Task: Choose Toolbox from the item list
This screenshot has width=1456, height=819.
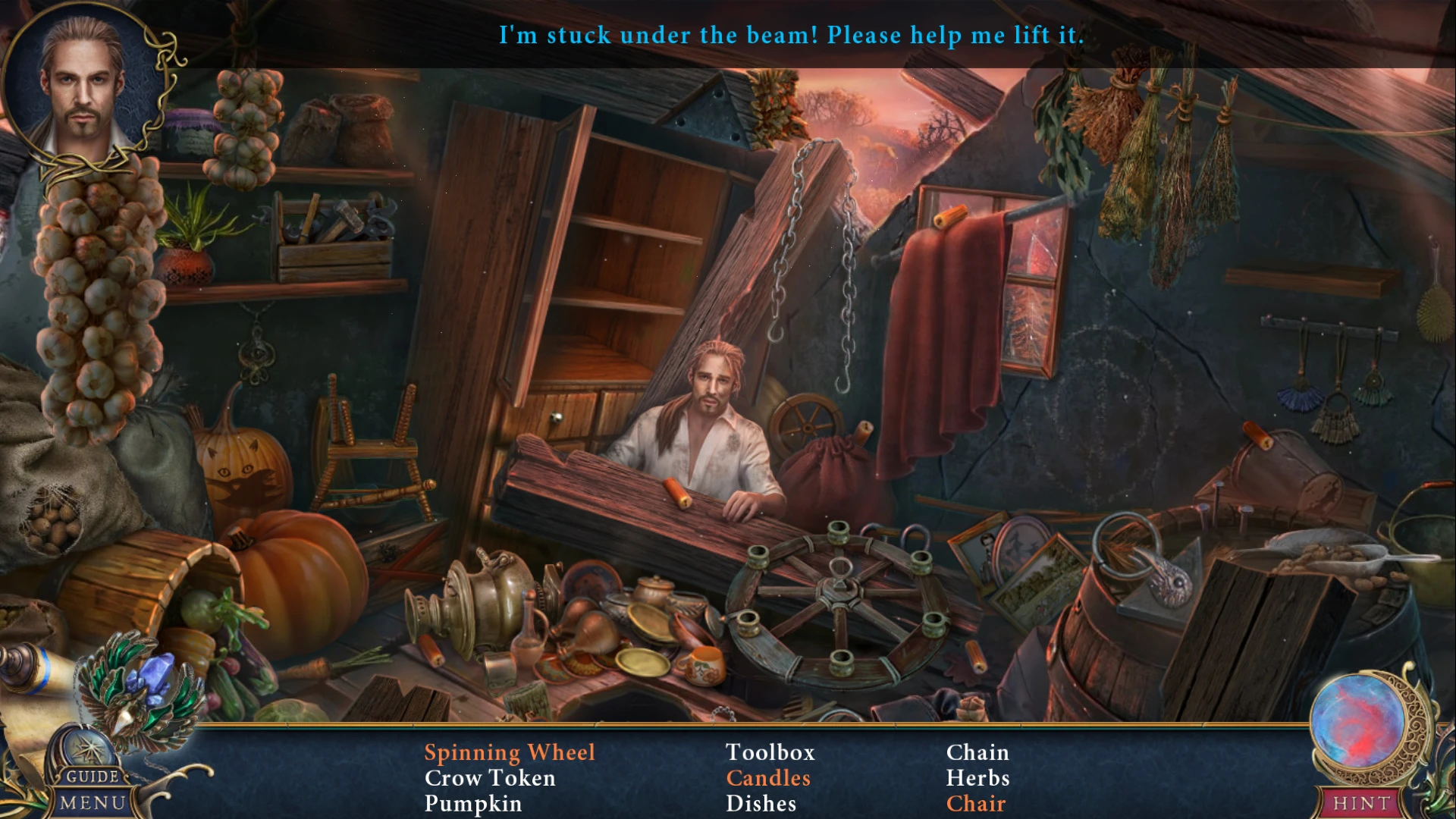Action: pyautogui.click(x=770, y=752)
